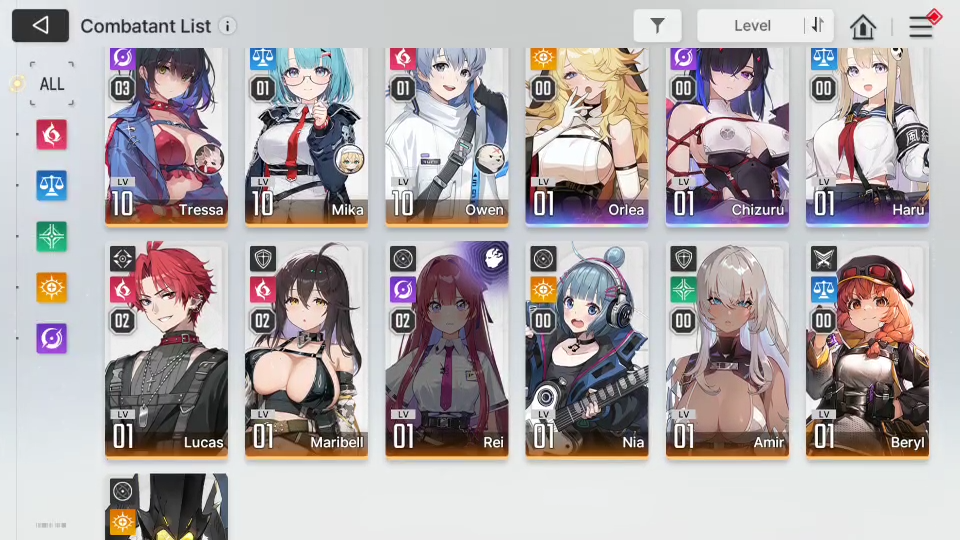Open the hamburger menu

pyautogui.click(x=921, y=27)
